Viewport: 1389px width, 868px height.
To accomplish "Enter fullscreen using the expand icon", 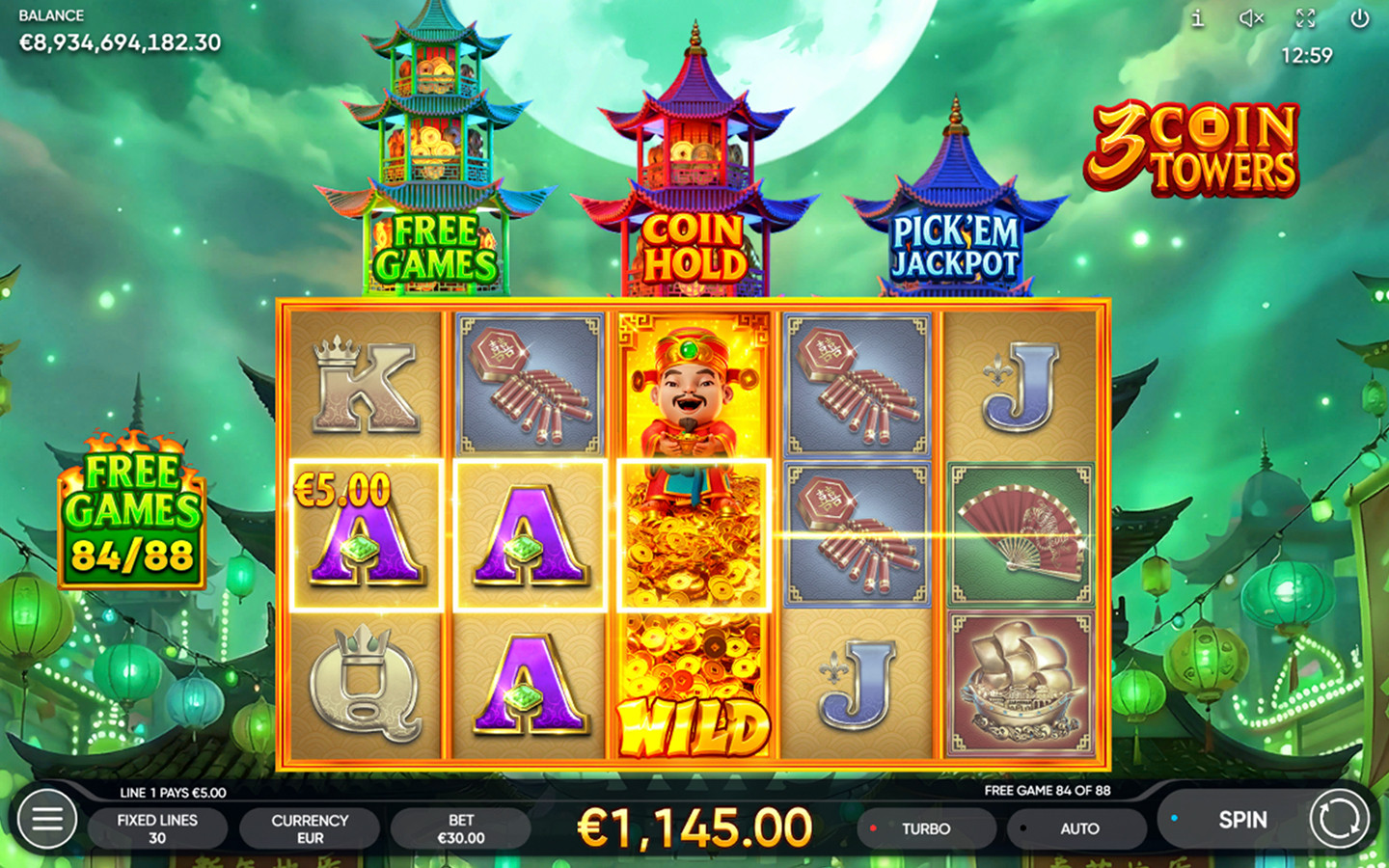I will [x=1306, y=17].
